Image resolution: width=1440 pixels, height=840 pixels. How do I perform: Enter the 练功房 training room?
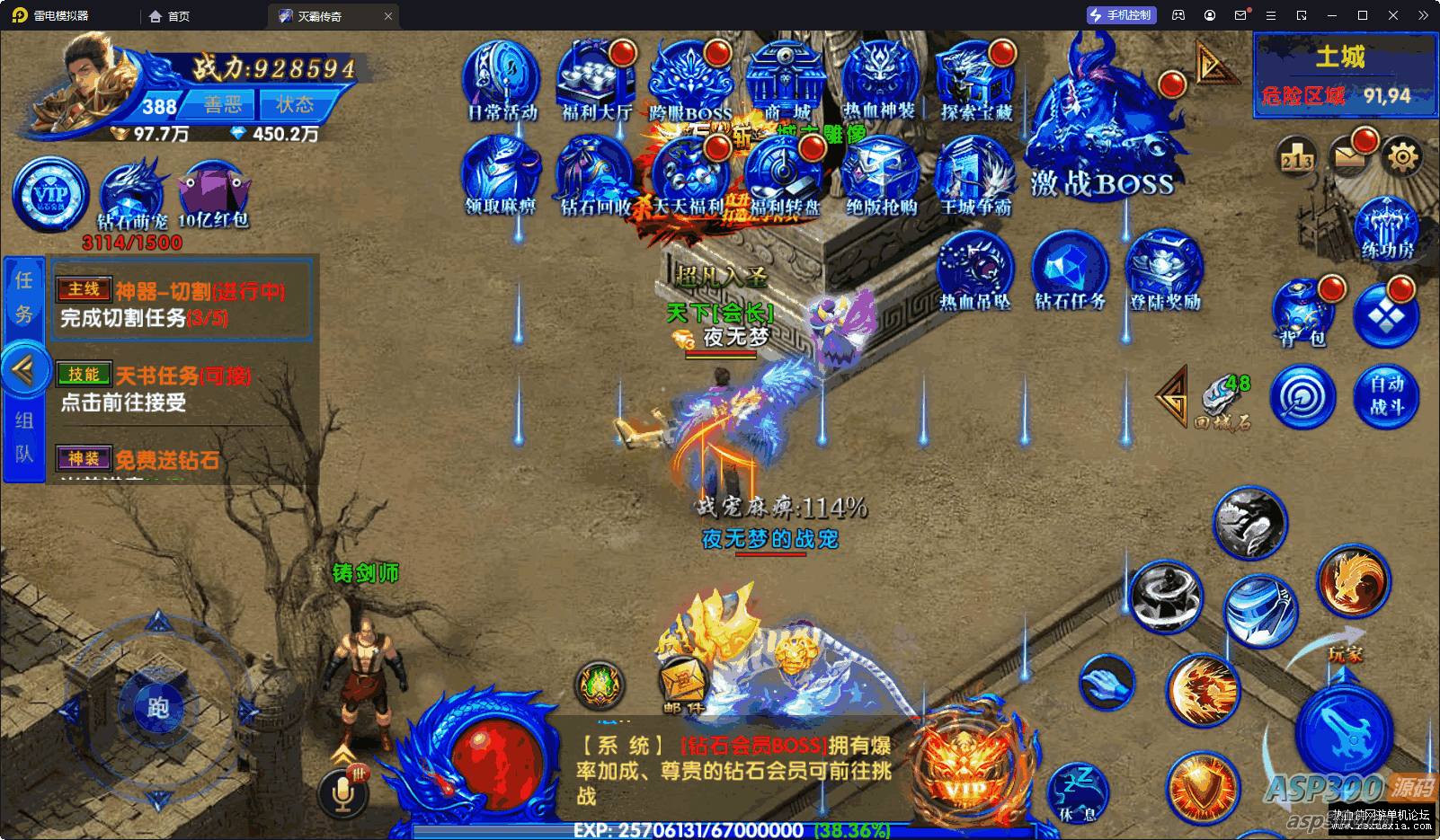tap(1387, 228)
